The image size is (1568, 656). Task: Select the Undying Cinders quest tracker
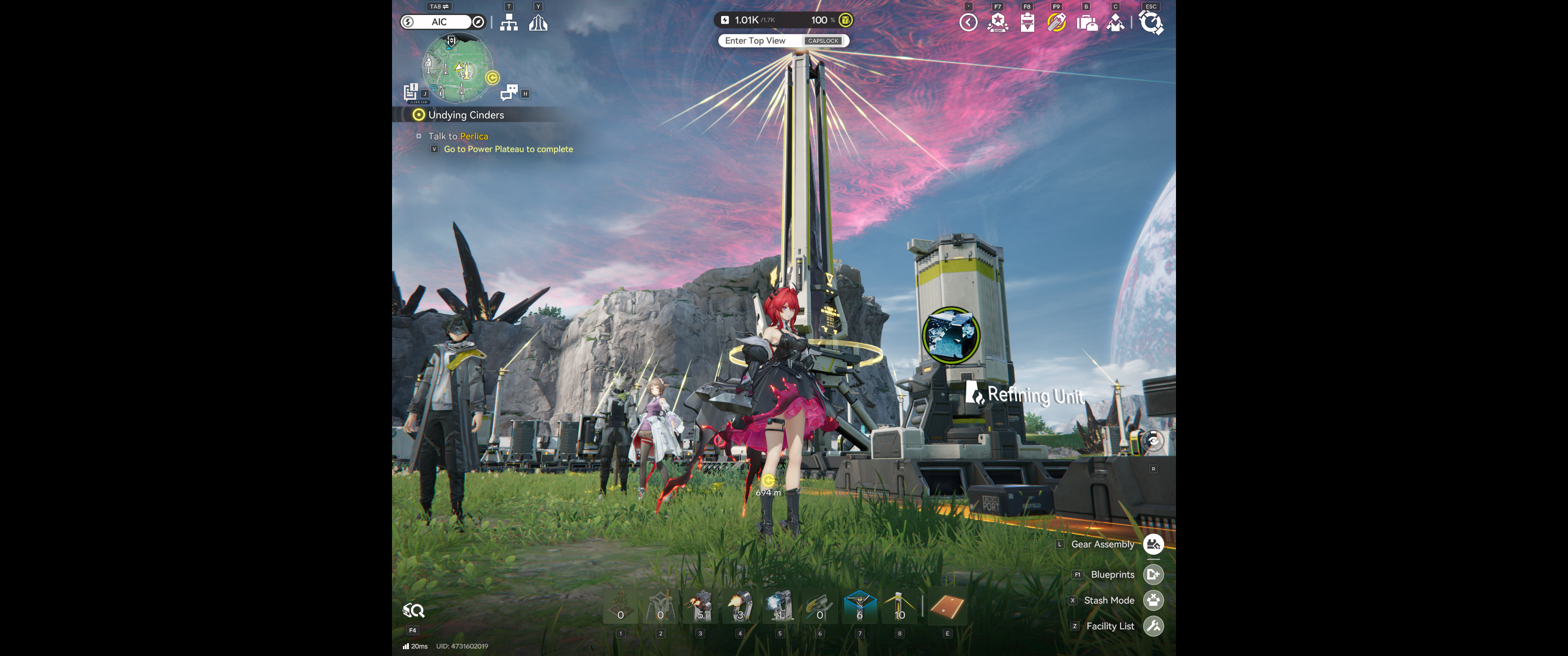coord(466,115)
